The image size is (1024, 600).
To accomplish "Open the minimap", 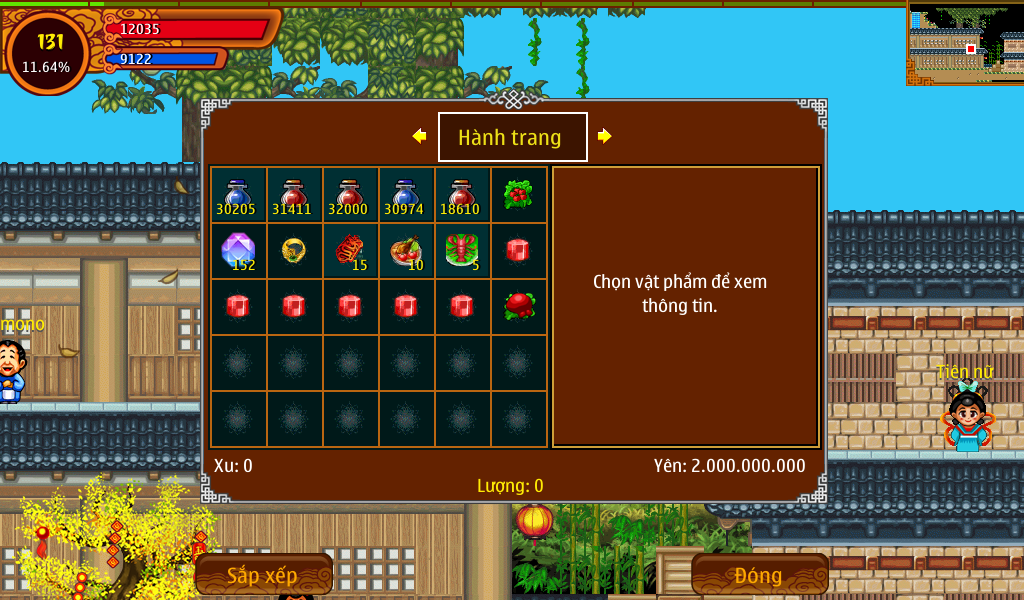I will click(965, 44).
